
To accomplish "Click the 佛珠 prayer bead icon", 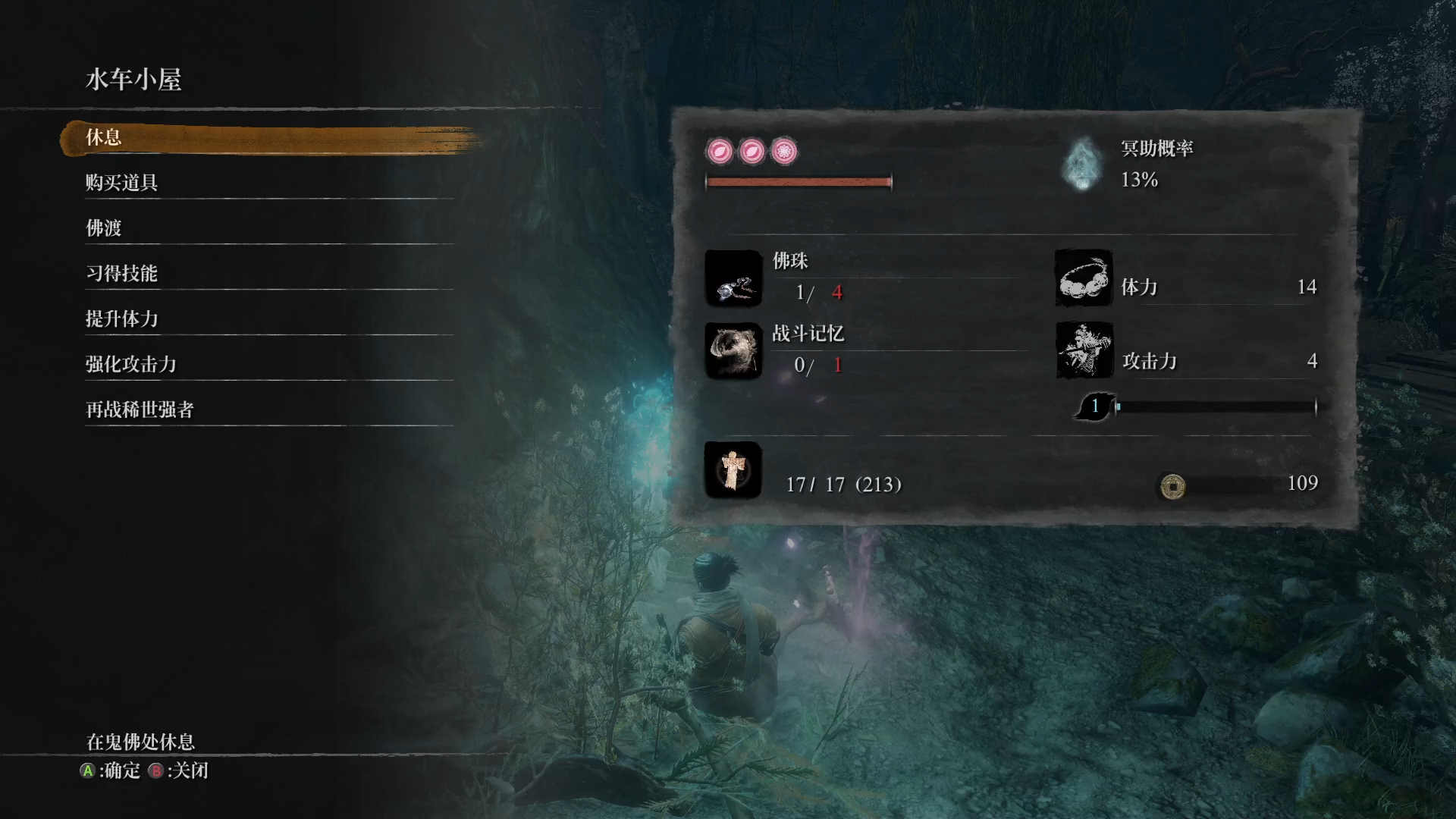I will click(x=733, y=278).
